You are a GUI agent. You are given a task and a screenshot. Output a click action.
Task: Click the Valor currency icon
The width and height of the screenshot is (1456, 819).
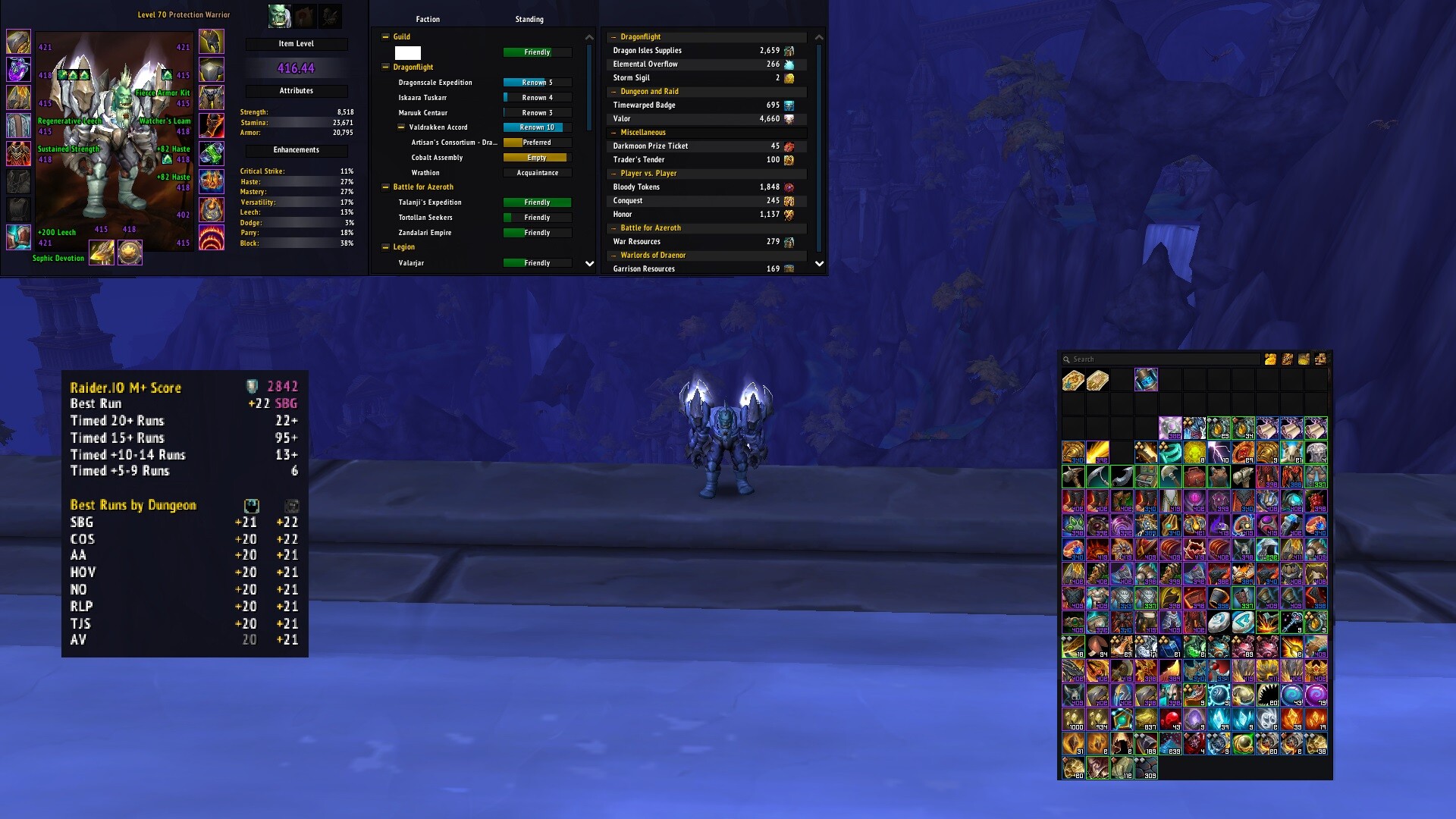[789, 119]
